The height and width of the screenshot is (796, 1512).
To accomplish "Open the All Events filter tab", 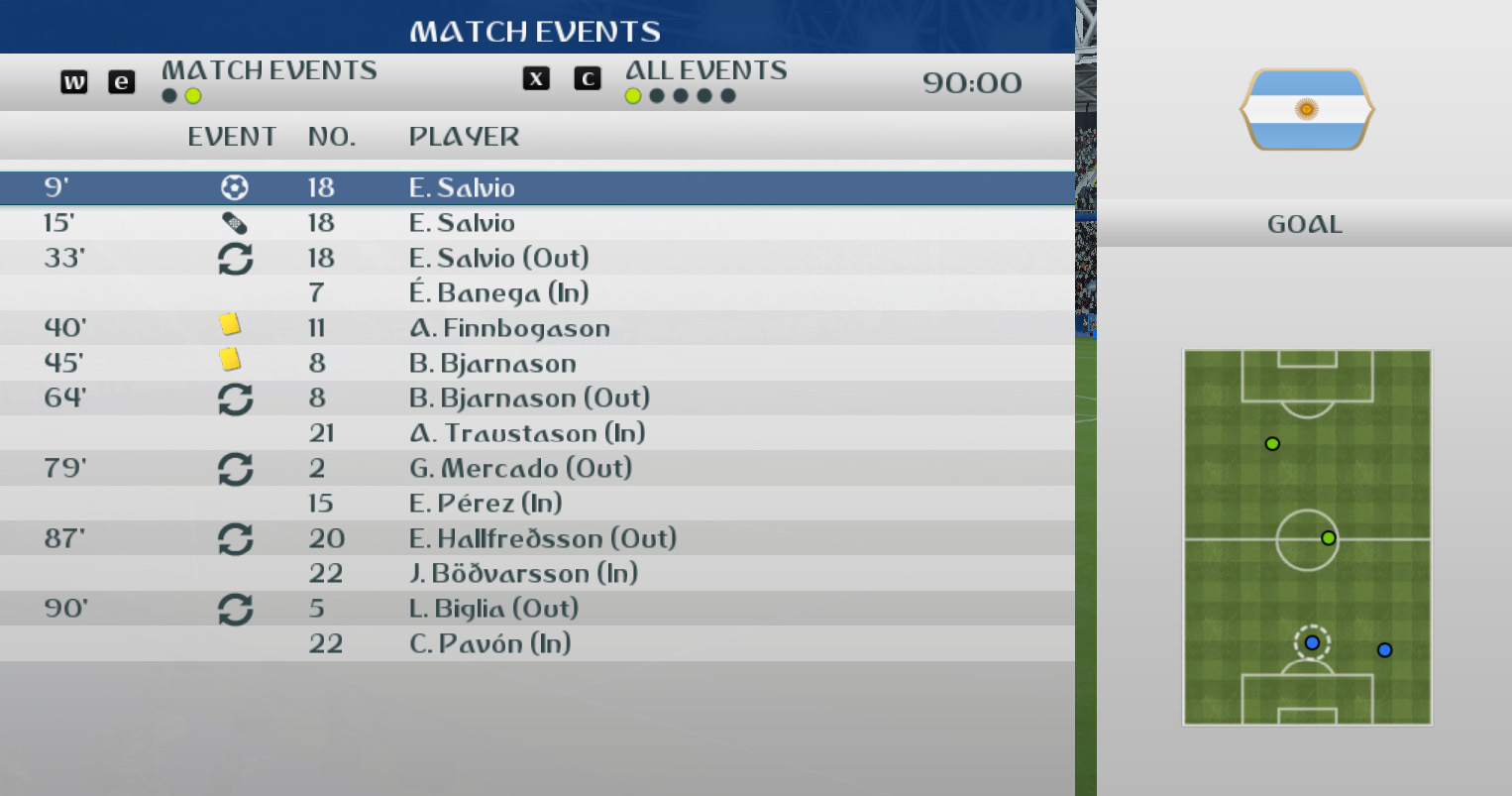I will tap(705, 71).
